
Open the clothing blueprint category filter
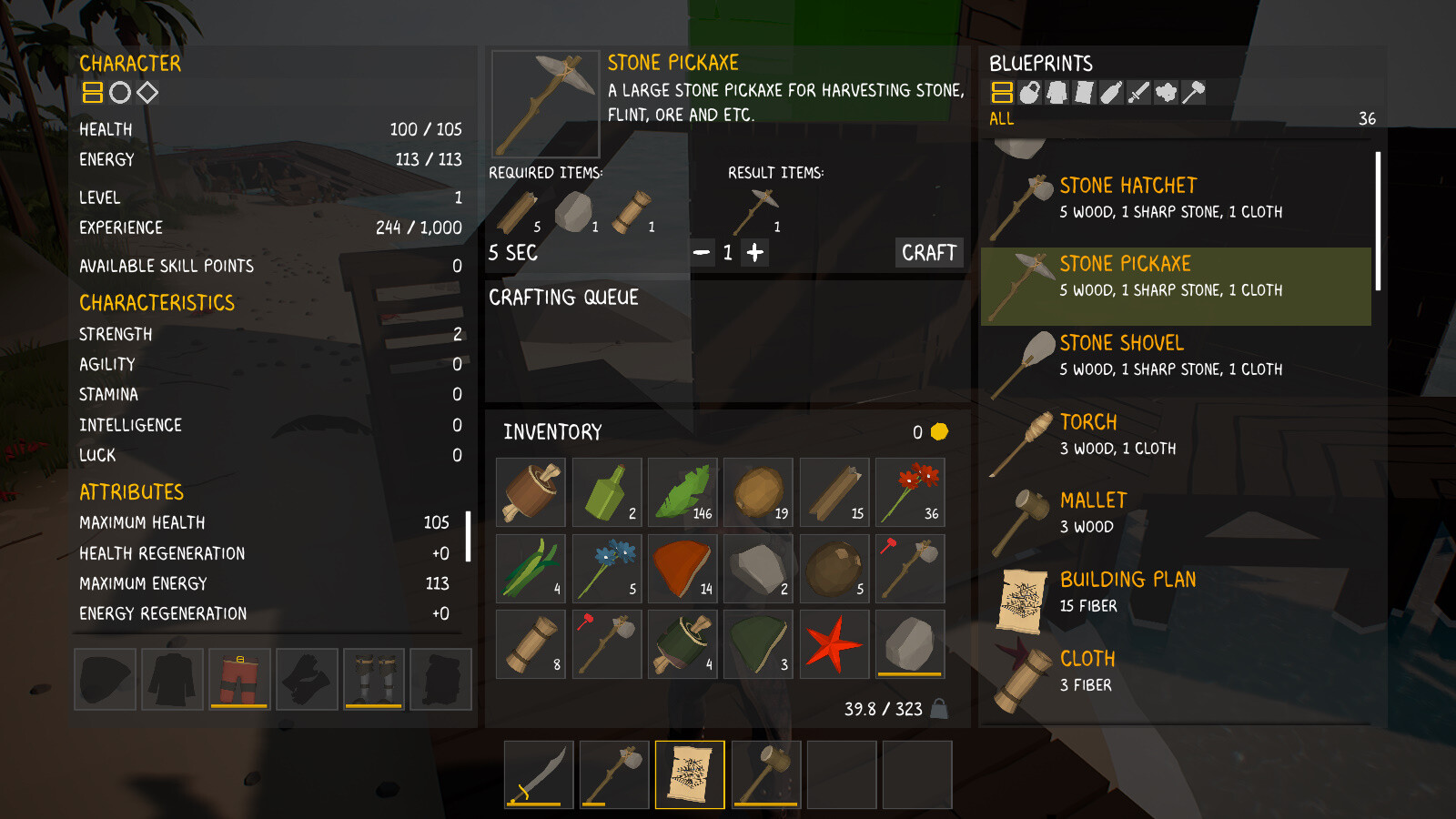(1057, 93)
